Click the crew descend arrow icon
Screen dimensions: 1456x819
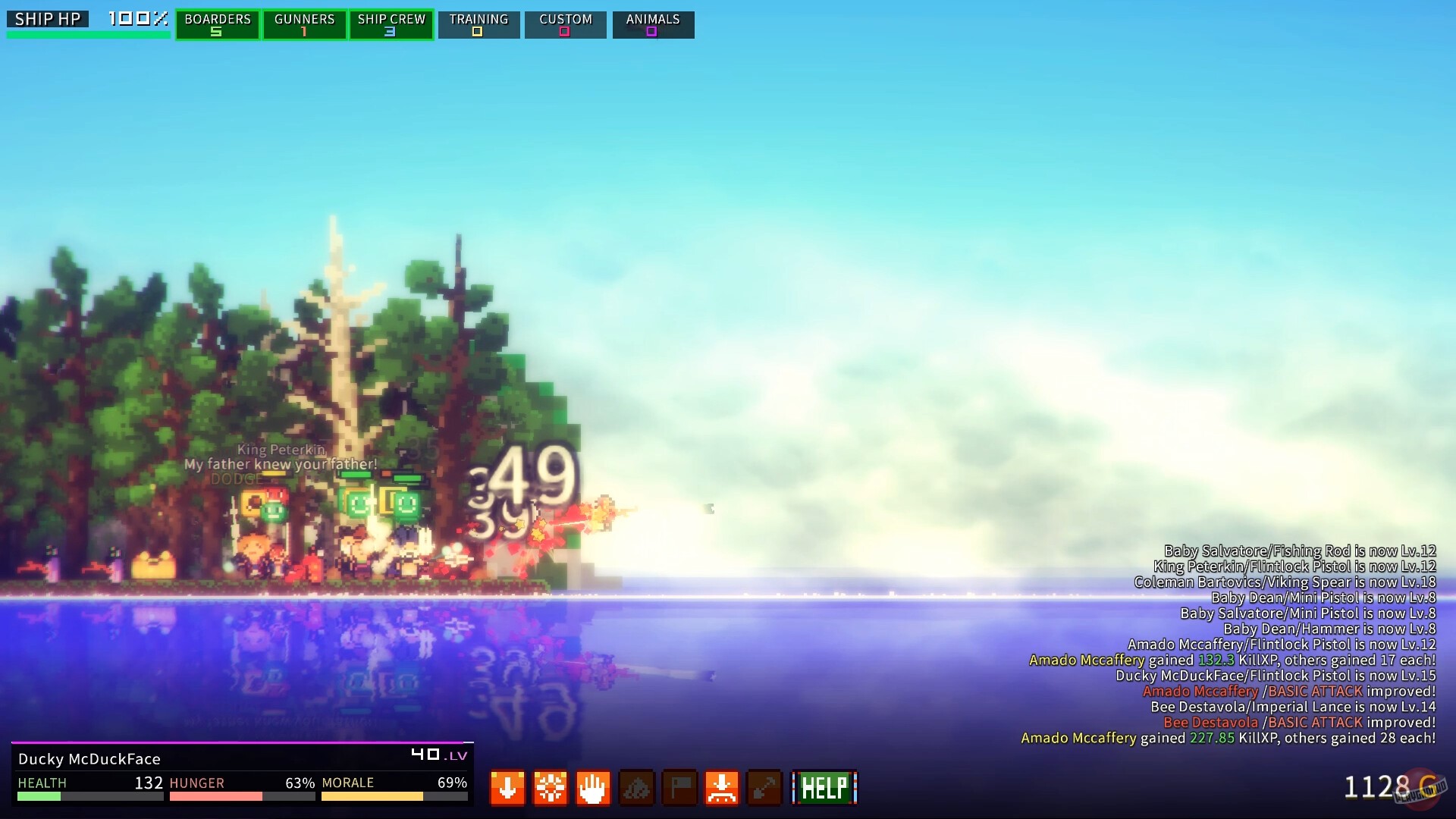click(x=507, y=788)
